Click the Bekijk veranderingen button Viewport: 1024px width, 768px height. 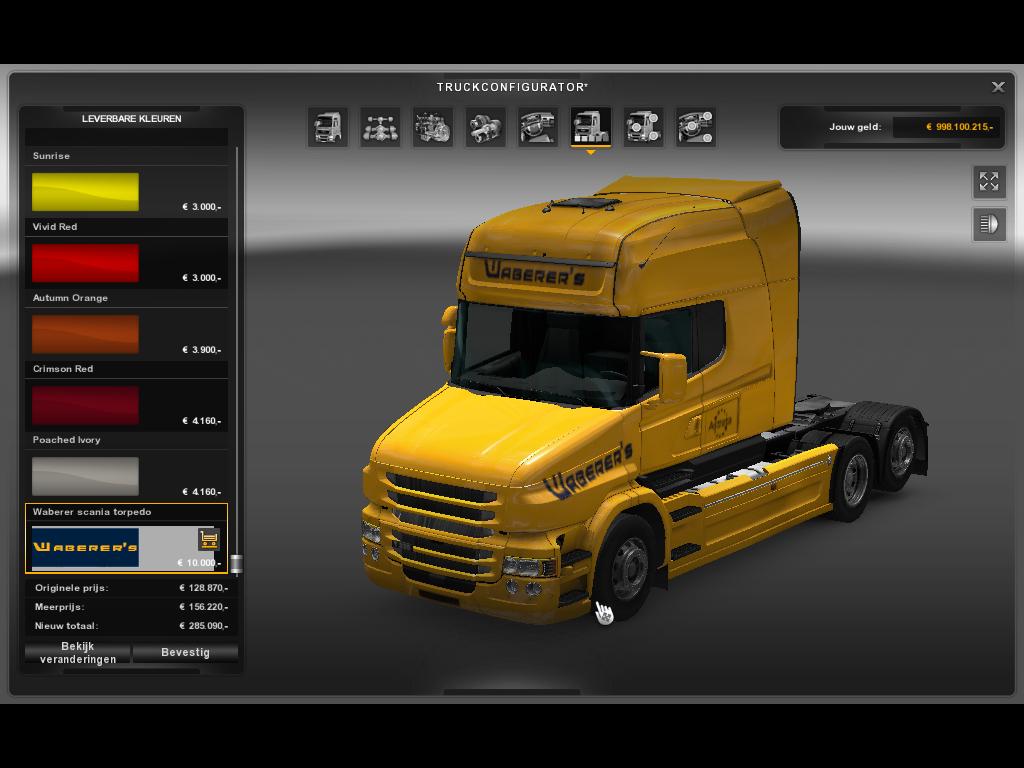point(78,653)
